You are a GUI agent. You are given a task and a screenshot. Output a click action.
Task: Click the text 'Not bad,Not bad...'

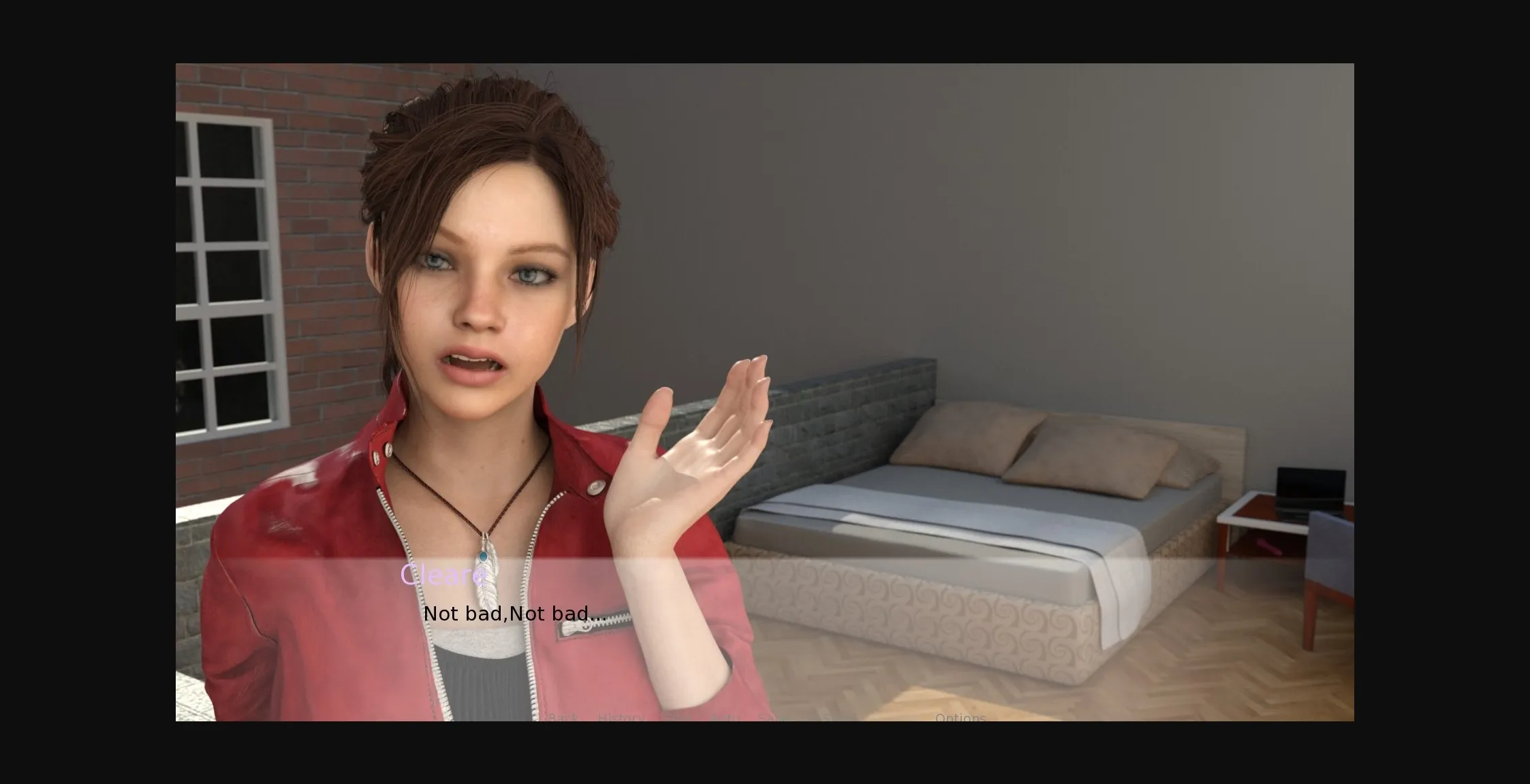(516, 613)
